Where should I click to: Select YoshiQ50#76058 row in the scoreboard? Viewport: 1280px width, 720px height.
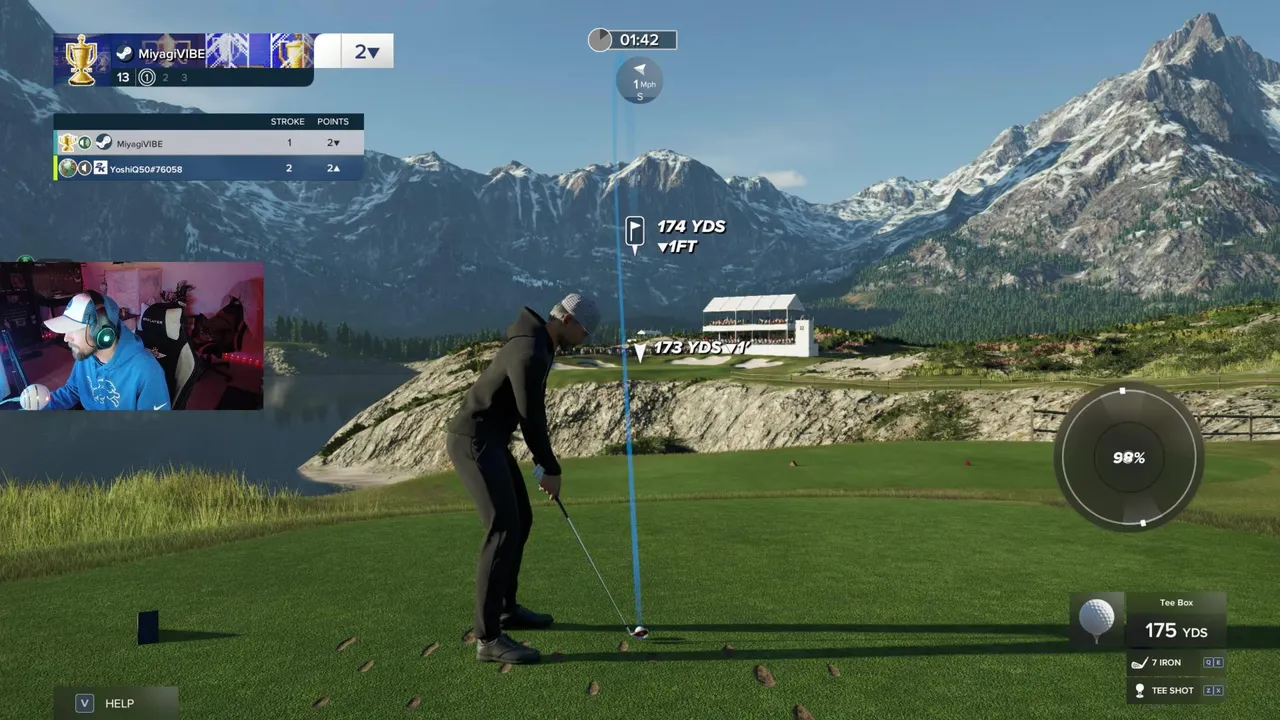(208, 168)
